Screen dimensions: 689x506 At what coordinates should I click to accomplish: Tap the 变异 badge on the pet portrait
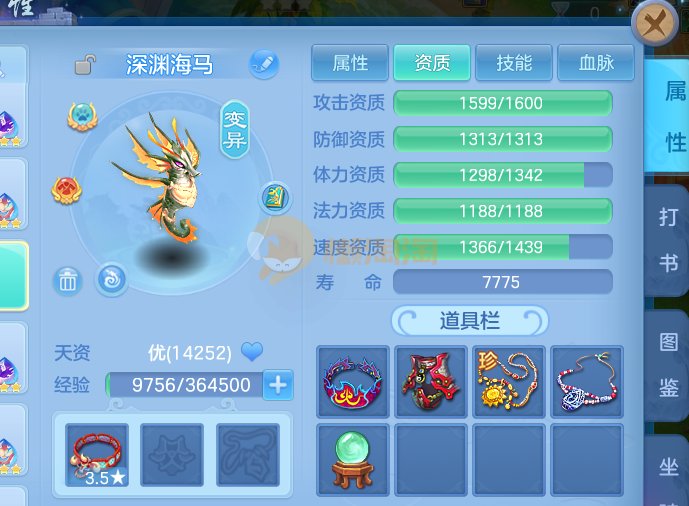click(x=234, y=127)
